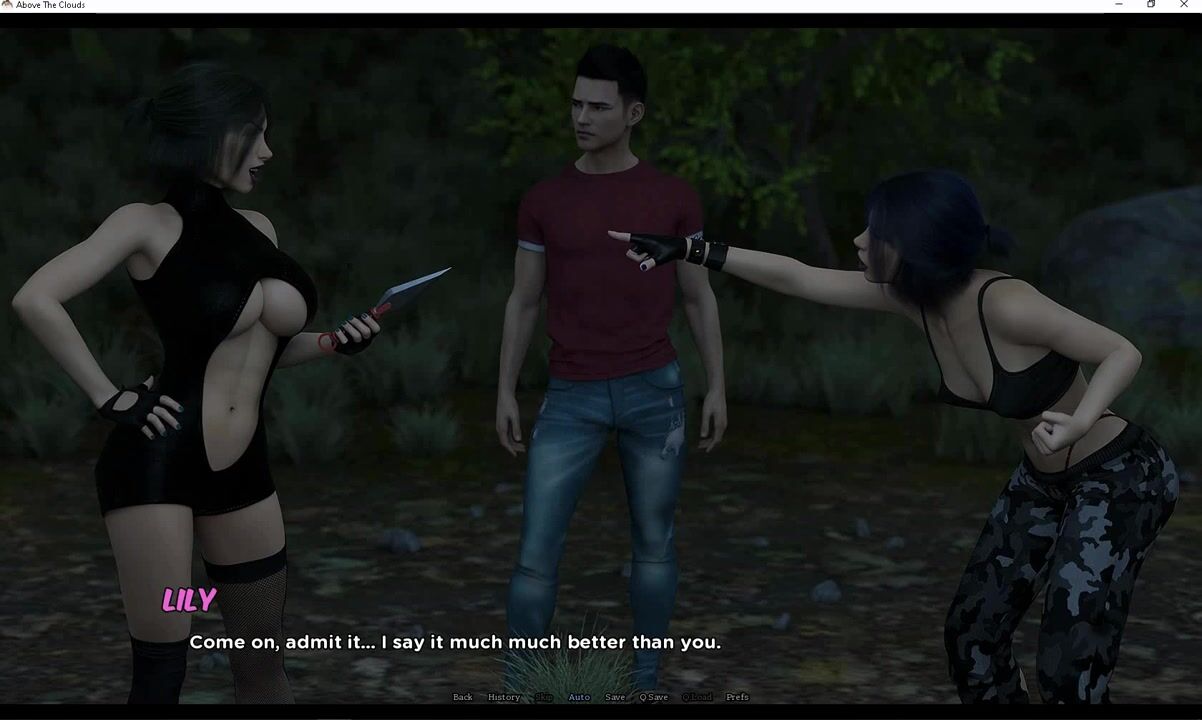Viewport: 1202px width, 720px height.
Task: Minimize the game window
Action: pyautogui.click(x=1118, y=5)
